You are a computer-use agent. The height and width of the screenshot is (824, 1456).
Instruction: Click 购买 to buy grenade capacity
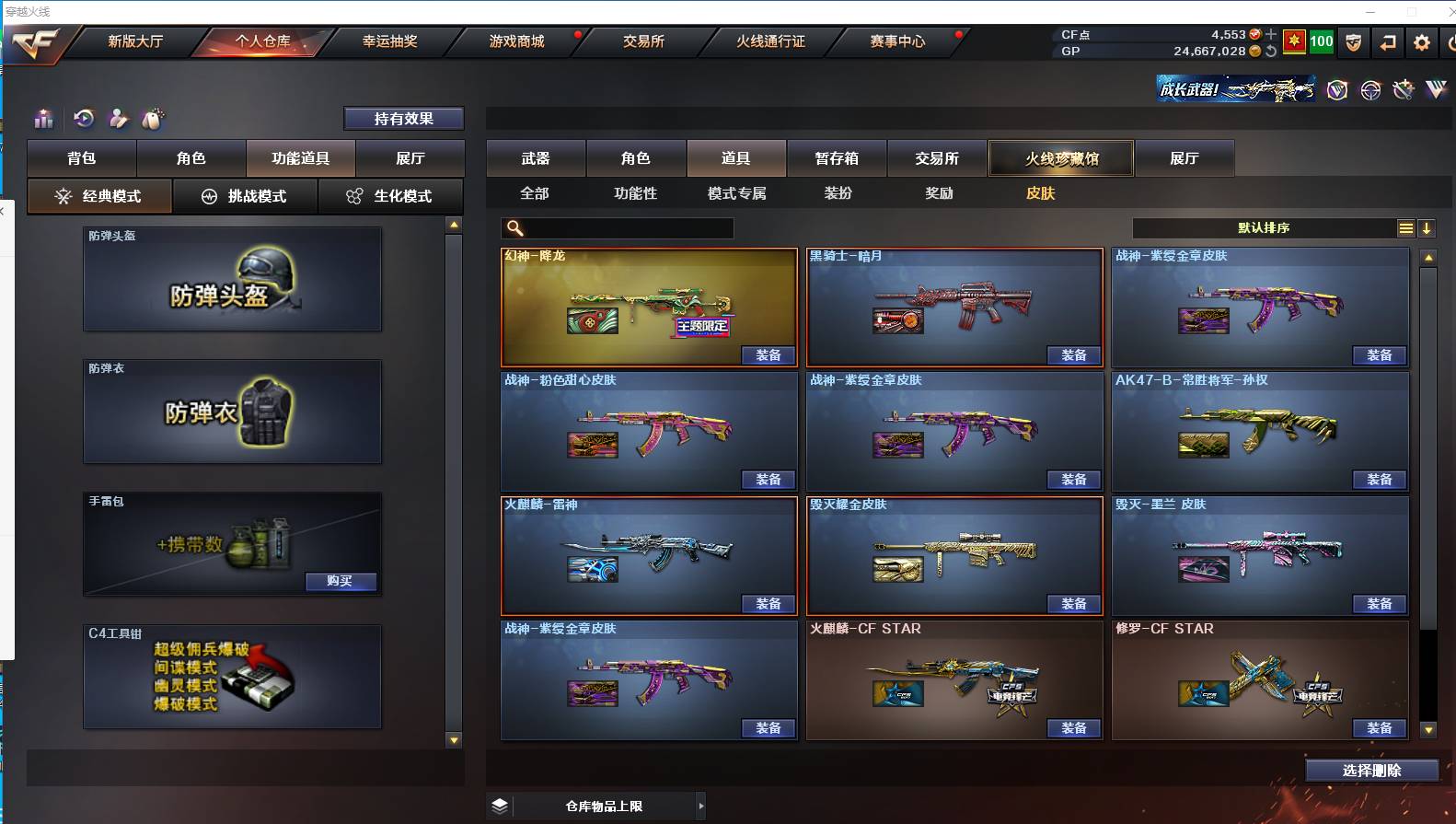tap(341, 581)
